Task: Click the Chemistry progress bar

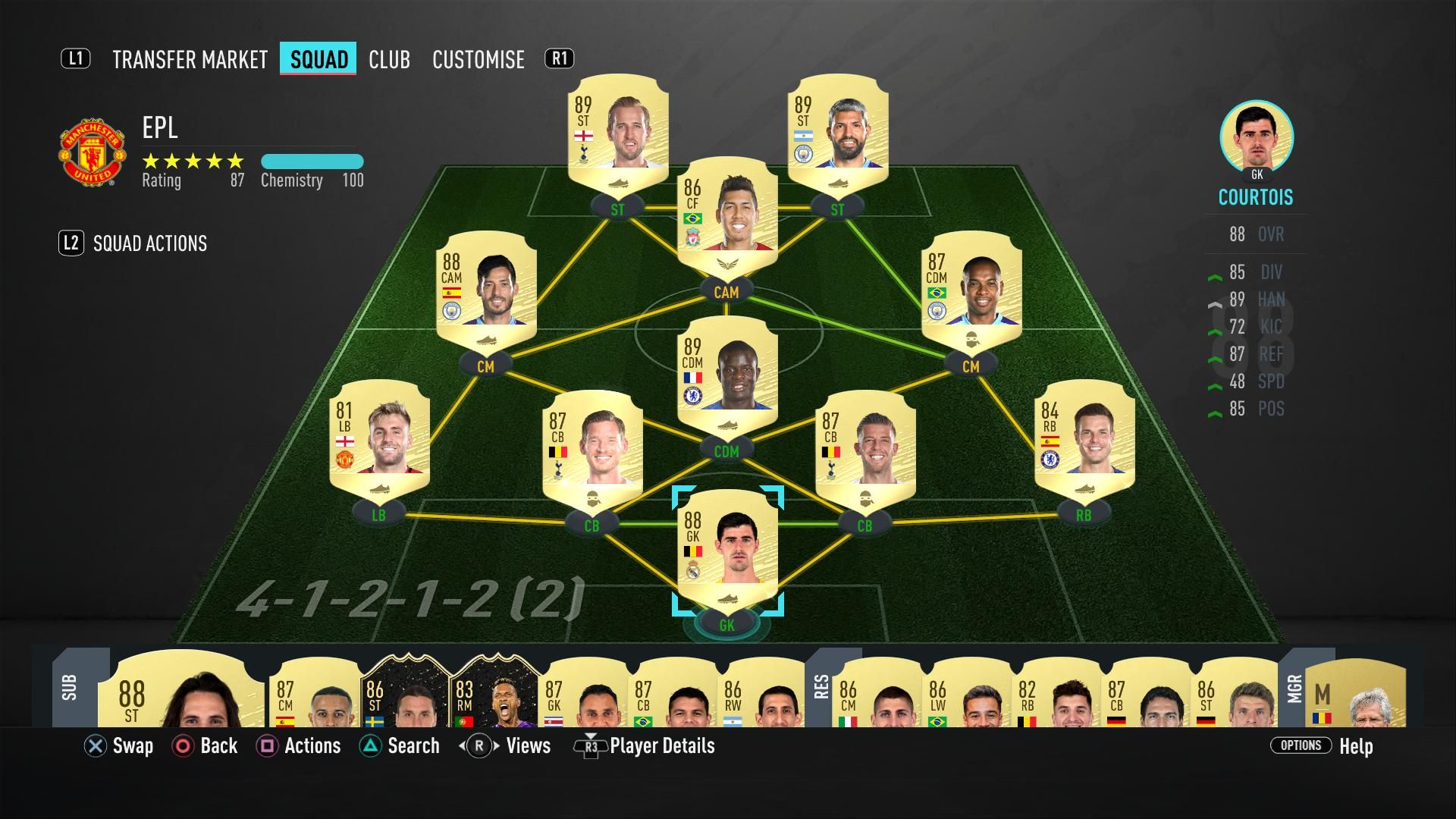Action: (312, 161)
